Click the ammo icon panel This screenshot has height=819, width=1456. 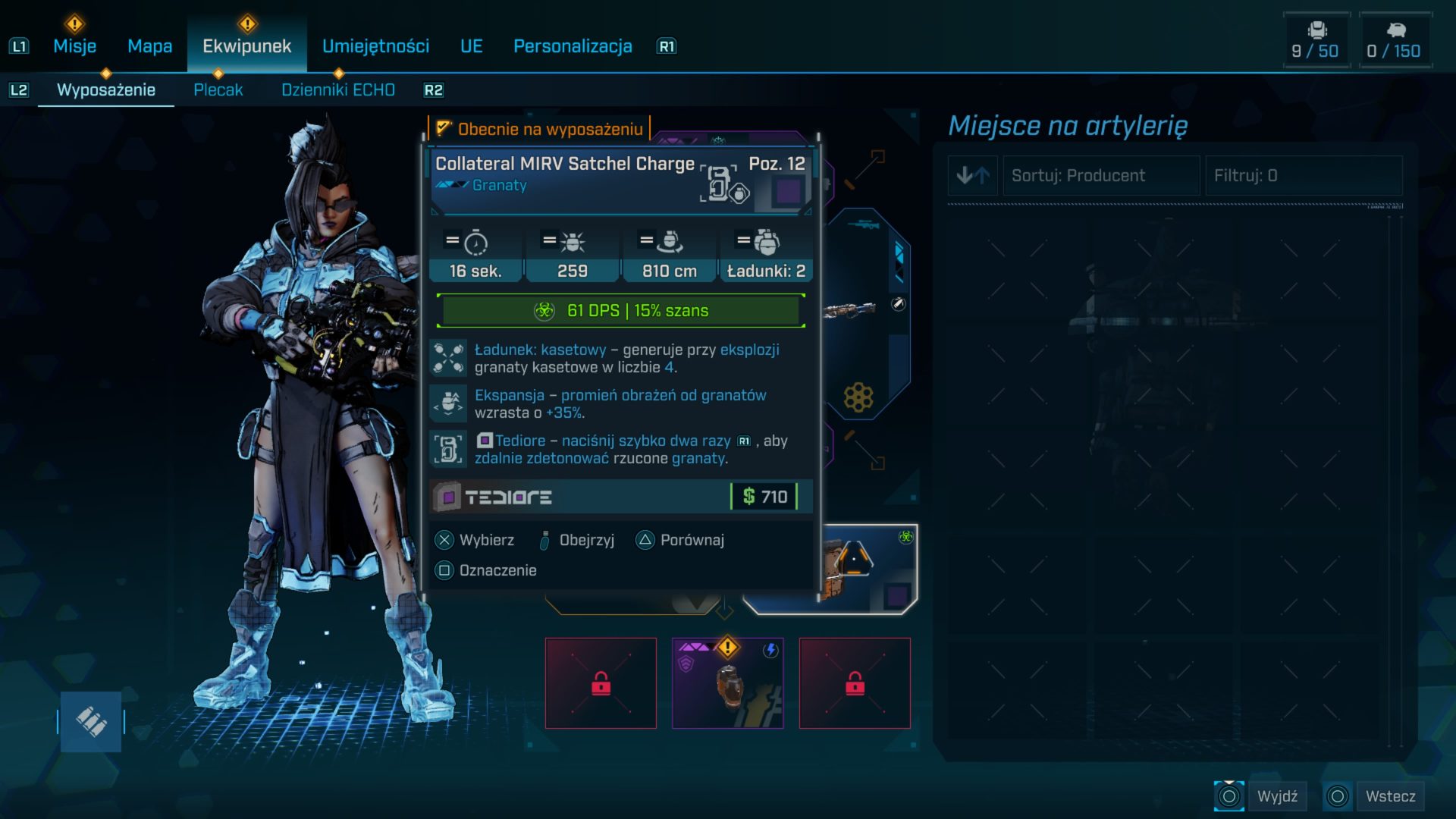91,721
